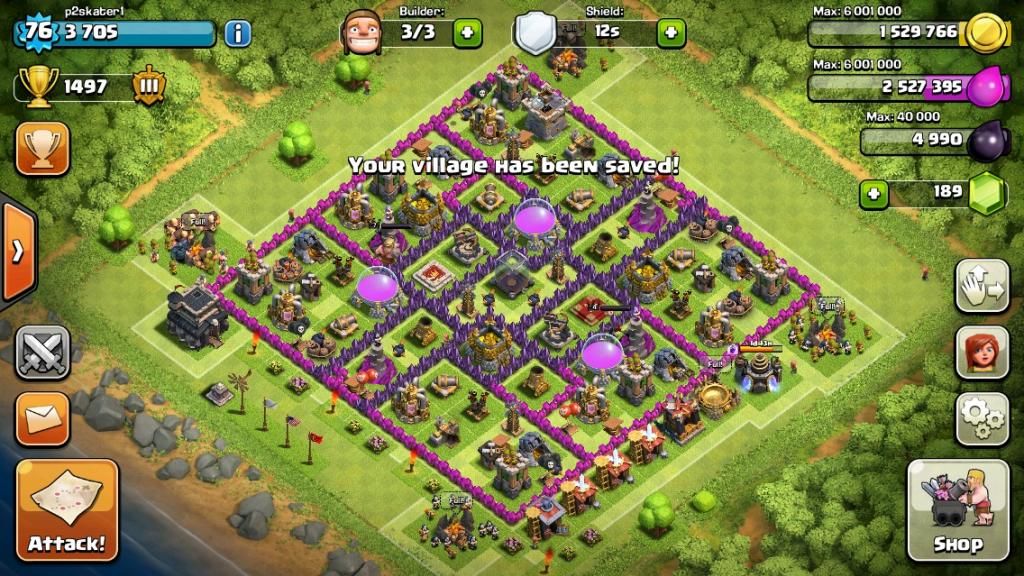Viewport: 1024px width, 576px height.
Task: Show the experience info button
Action: [237, 33]
